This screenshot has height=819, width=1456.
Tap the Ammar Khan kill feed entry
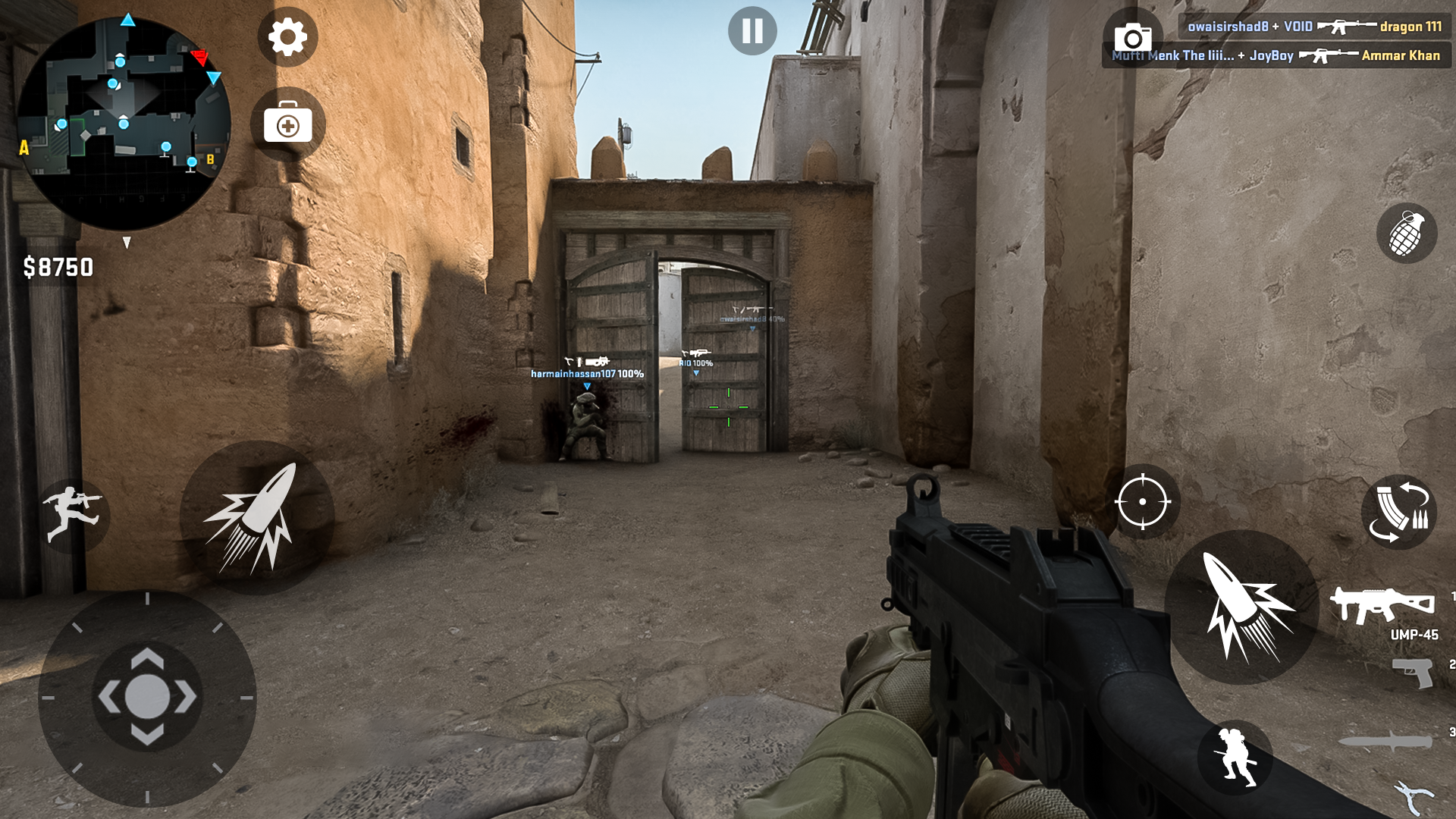click(1274, 55)
